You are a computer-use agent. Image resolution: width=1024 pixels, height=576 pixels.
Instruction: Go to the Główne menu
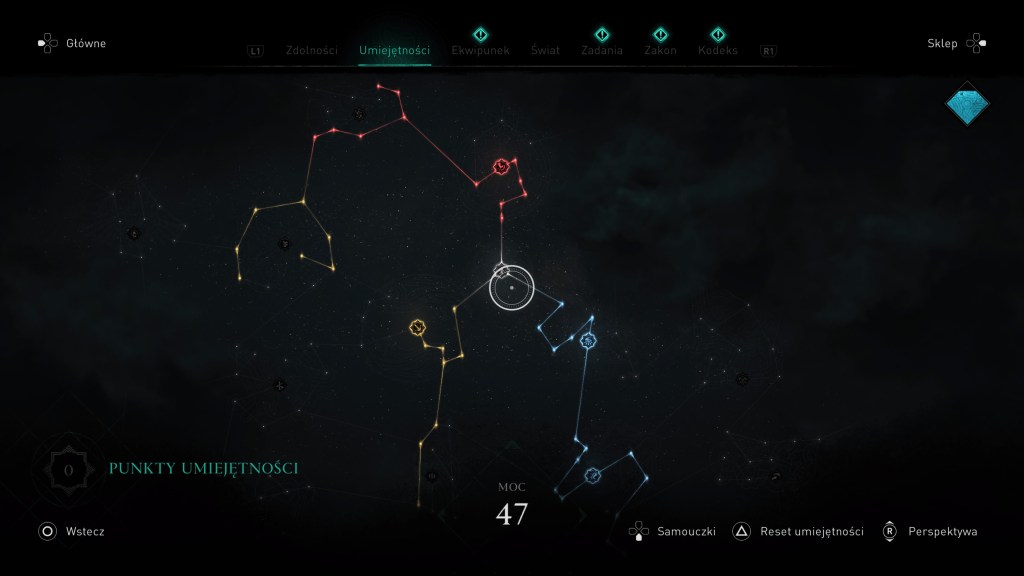pyautogui.click(x=72, y=44)
